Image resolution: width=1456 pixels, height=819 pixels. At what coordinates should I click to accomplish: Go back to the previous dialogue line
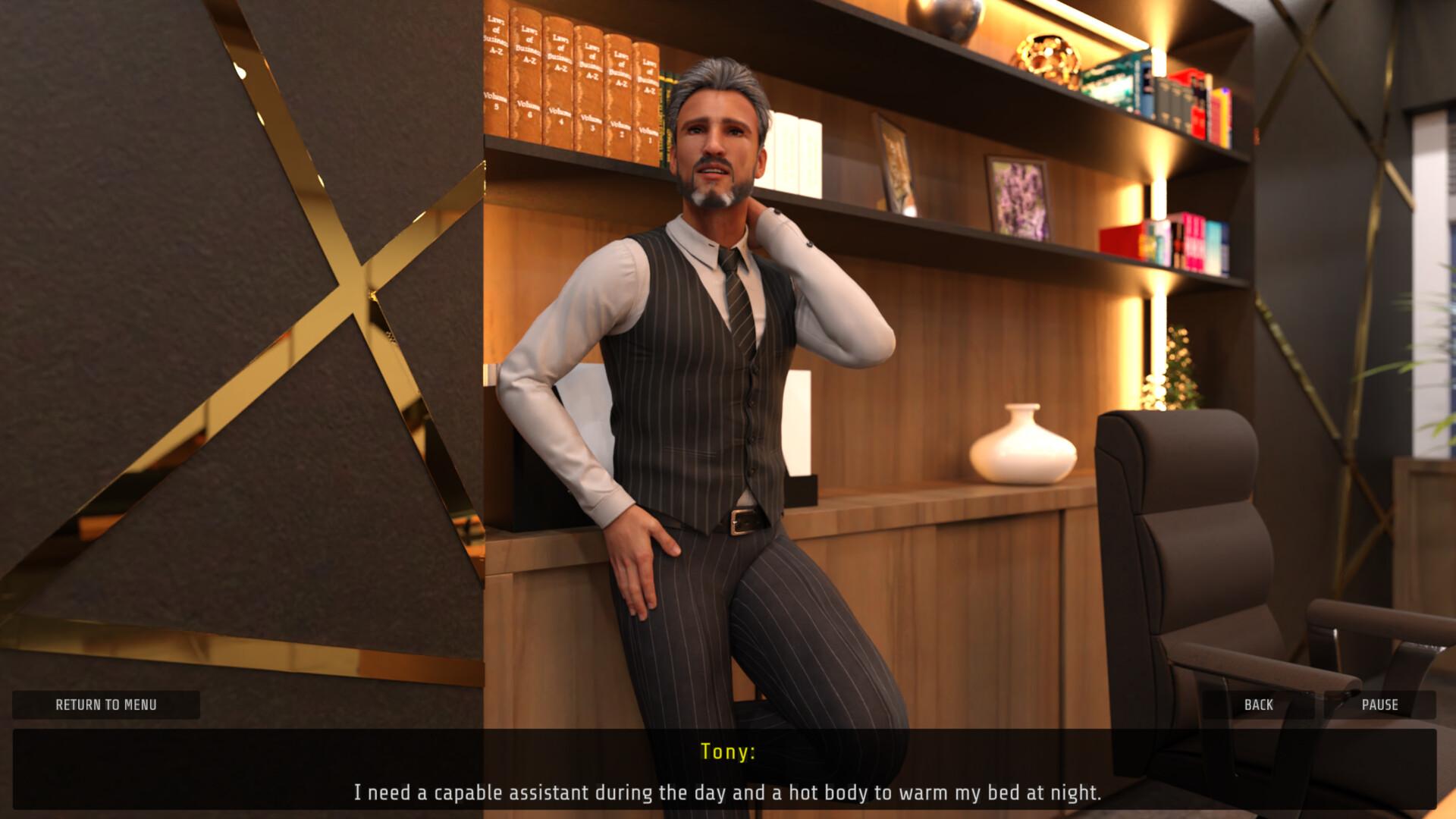(x=1258, y=704)
